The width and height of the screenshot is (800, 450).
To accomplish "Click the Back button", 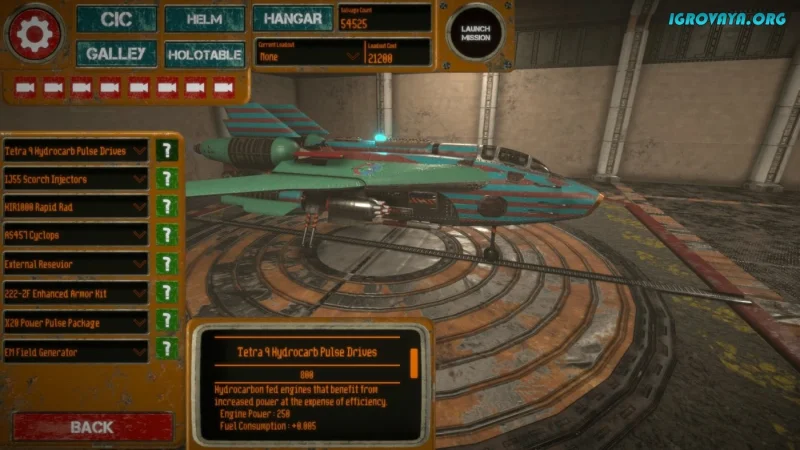I will (x=92, y=427).
